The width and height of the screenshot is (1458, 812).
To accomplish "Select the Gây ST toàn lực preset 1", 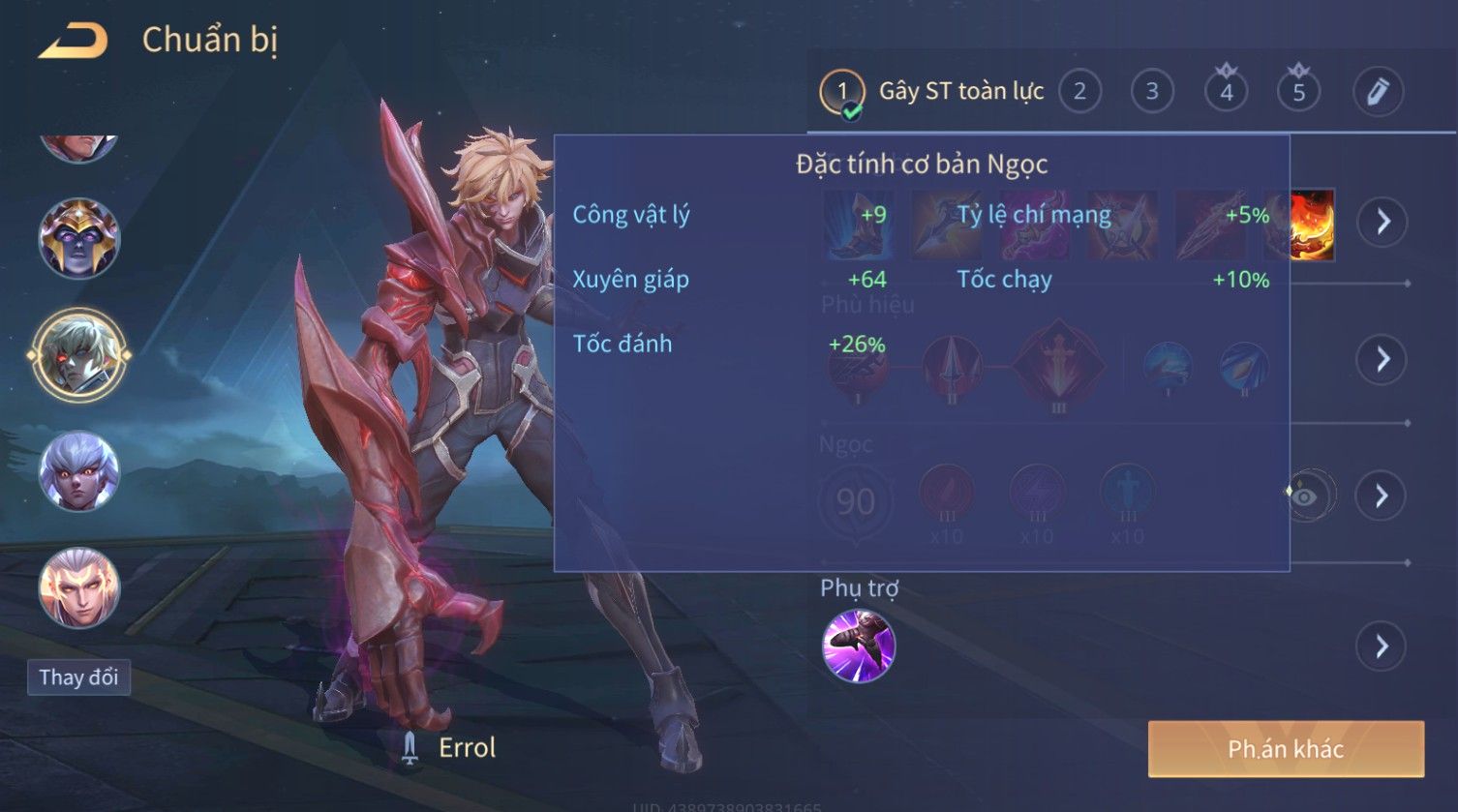I will tap(842, 93).
